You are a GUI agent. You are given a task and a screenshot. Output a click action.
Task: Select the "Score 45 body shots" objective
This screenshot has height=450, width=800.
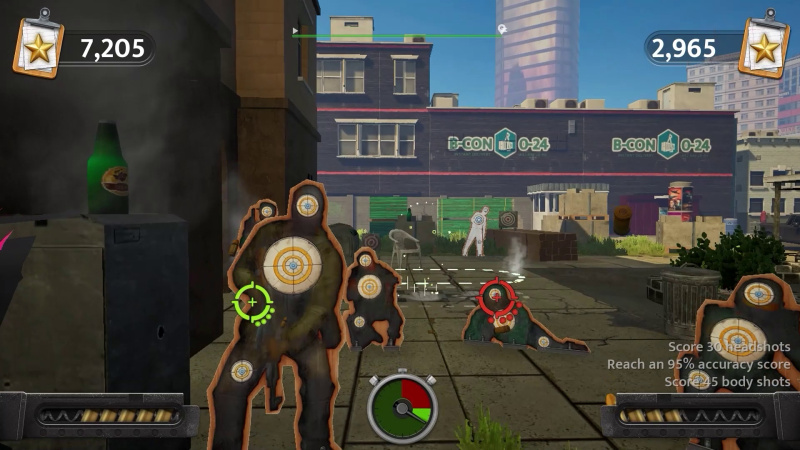point(727,381)
